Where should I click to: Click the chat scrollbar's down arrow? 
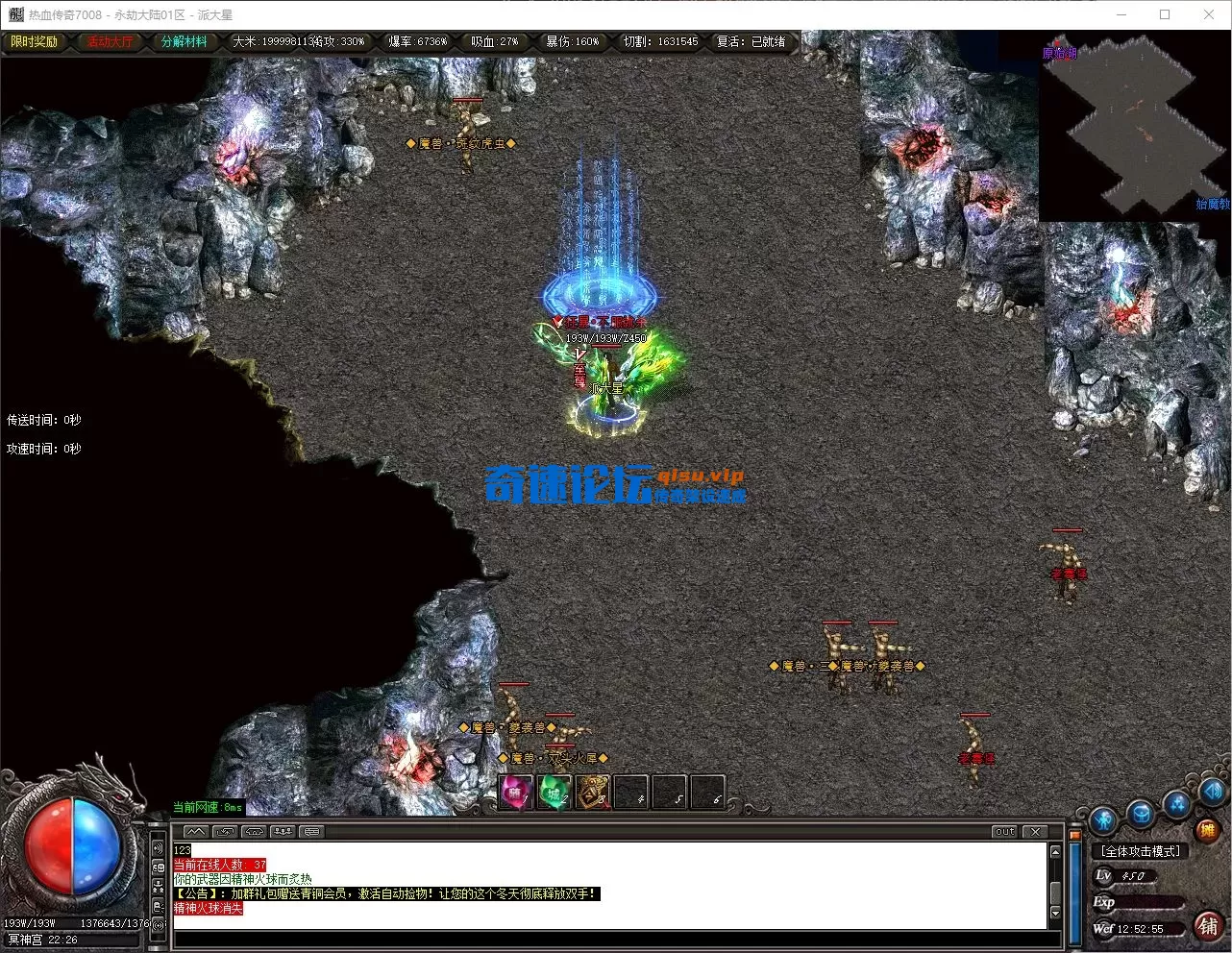click(x=1055, y=913)
